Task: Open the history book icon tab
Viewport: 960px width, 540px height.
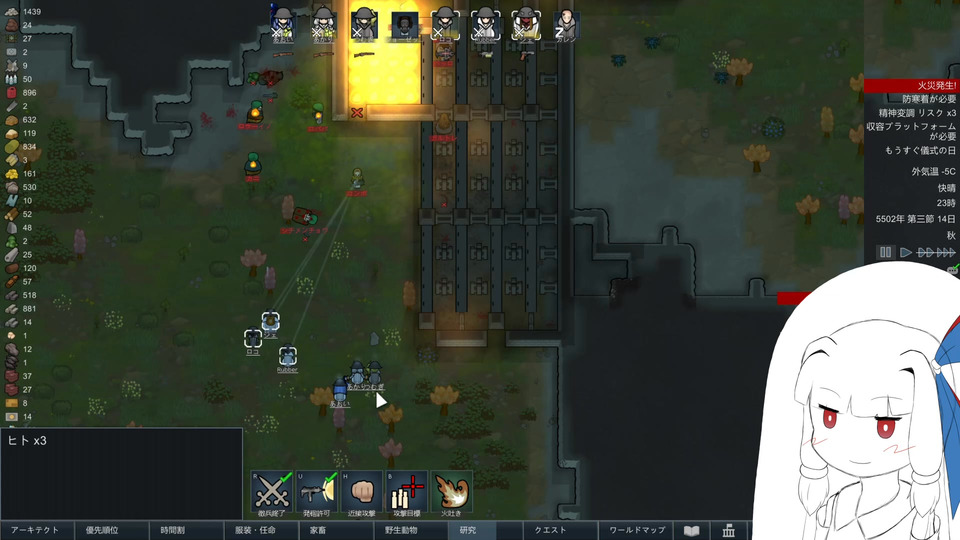Action: (x=691, y=531)
